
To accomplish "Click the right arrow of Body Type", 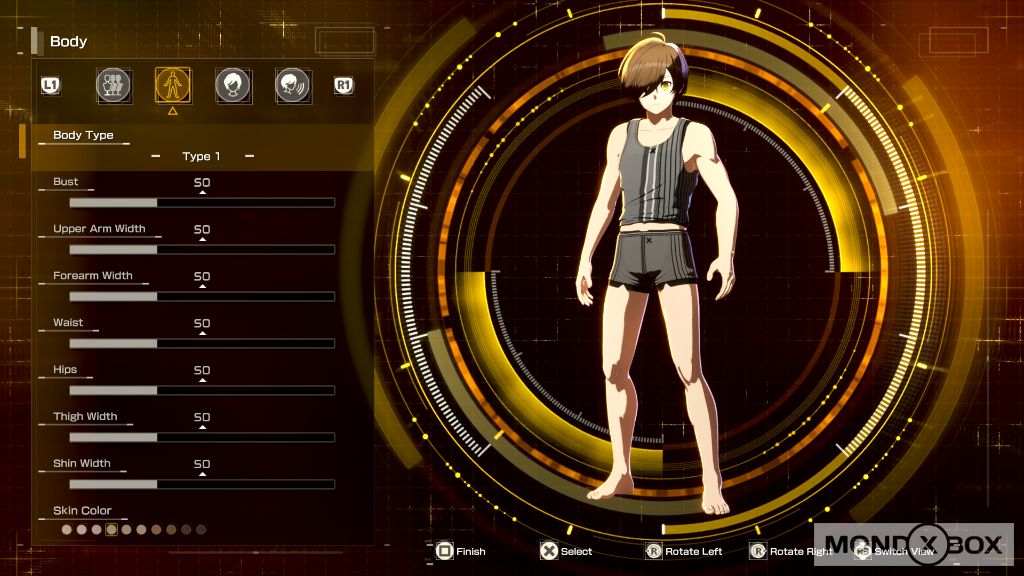I will coord(249,157).
